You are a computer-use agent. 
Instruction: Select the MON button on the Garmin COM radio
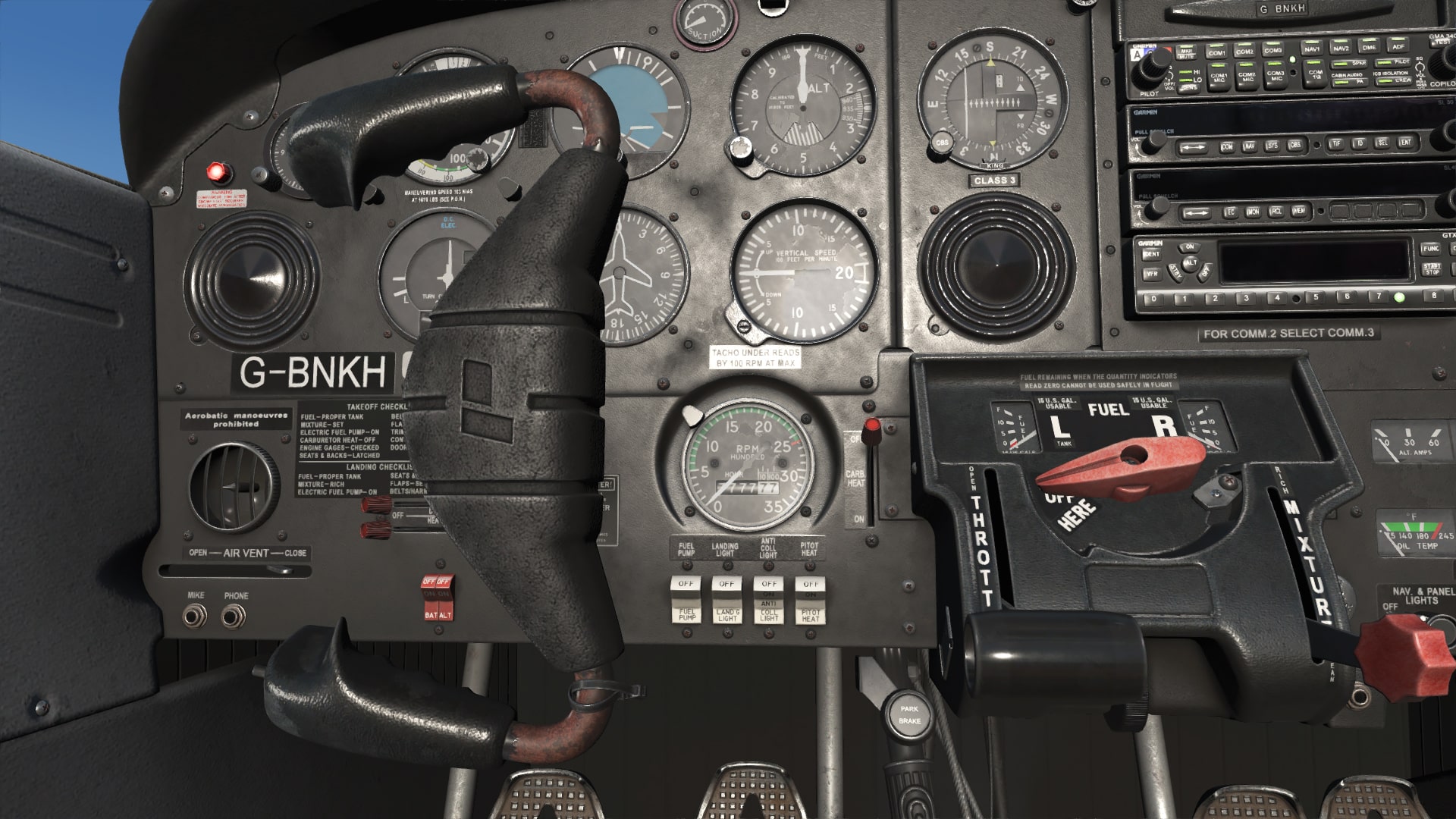(1252, 212)
